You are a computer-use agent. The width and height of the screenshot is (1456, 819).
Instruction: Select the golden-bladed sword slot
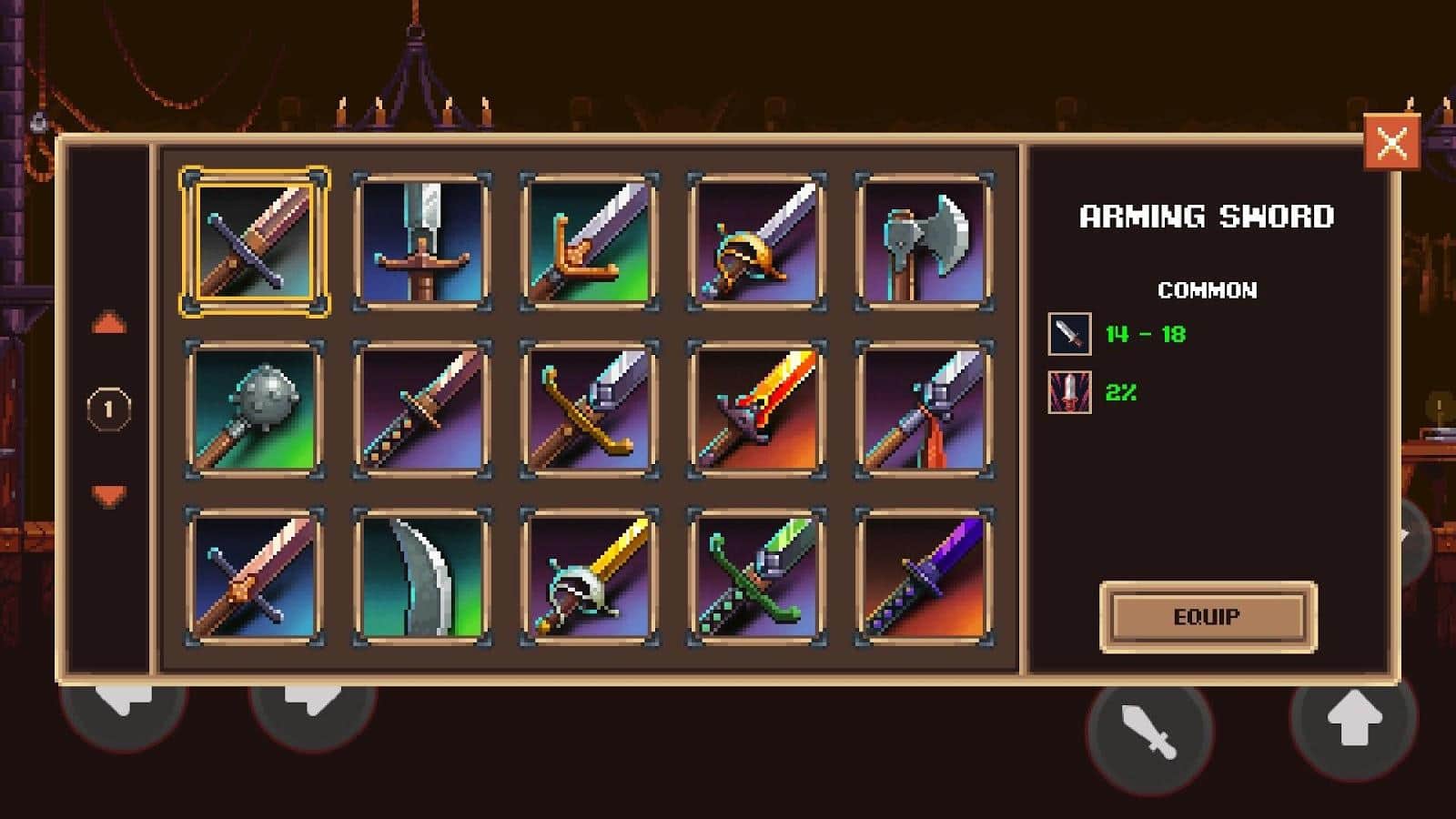tap(590, 576)
